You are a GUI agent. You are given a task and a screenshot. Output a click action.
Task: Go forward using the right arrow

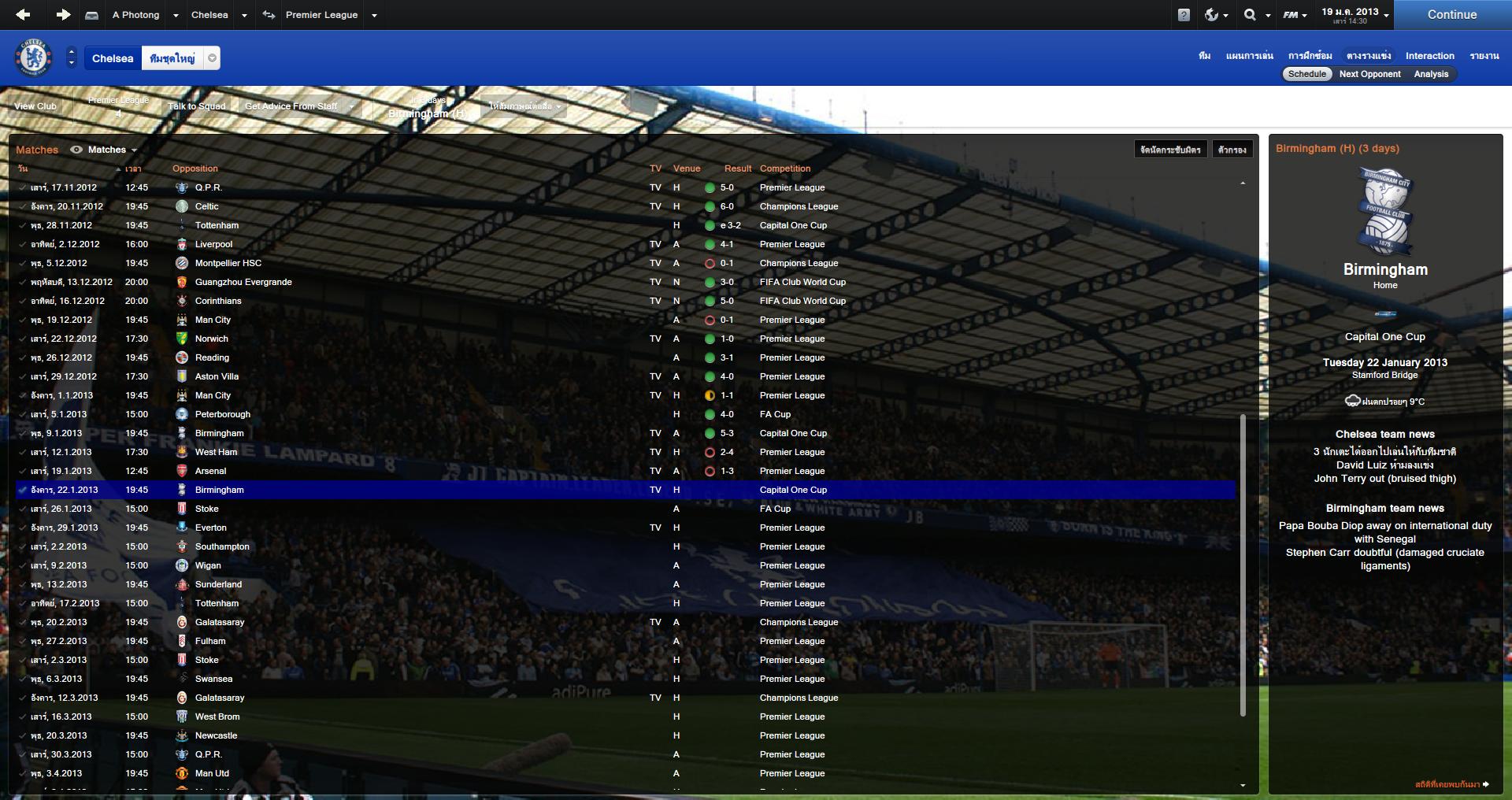coord(63,14)
